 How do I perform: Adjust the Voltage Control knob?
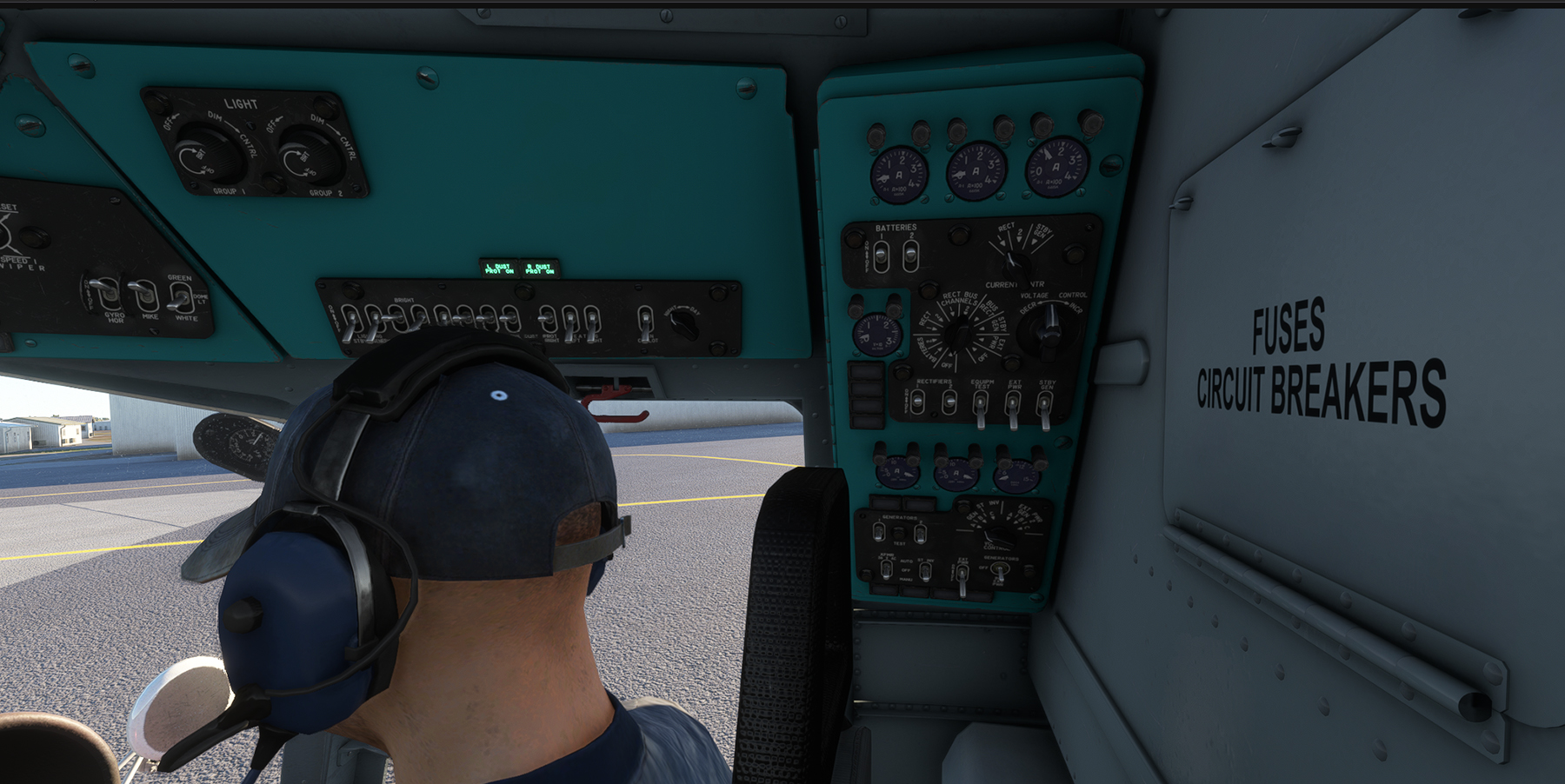tap(1049, 330)
